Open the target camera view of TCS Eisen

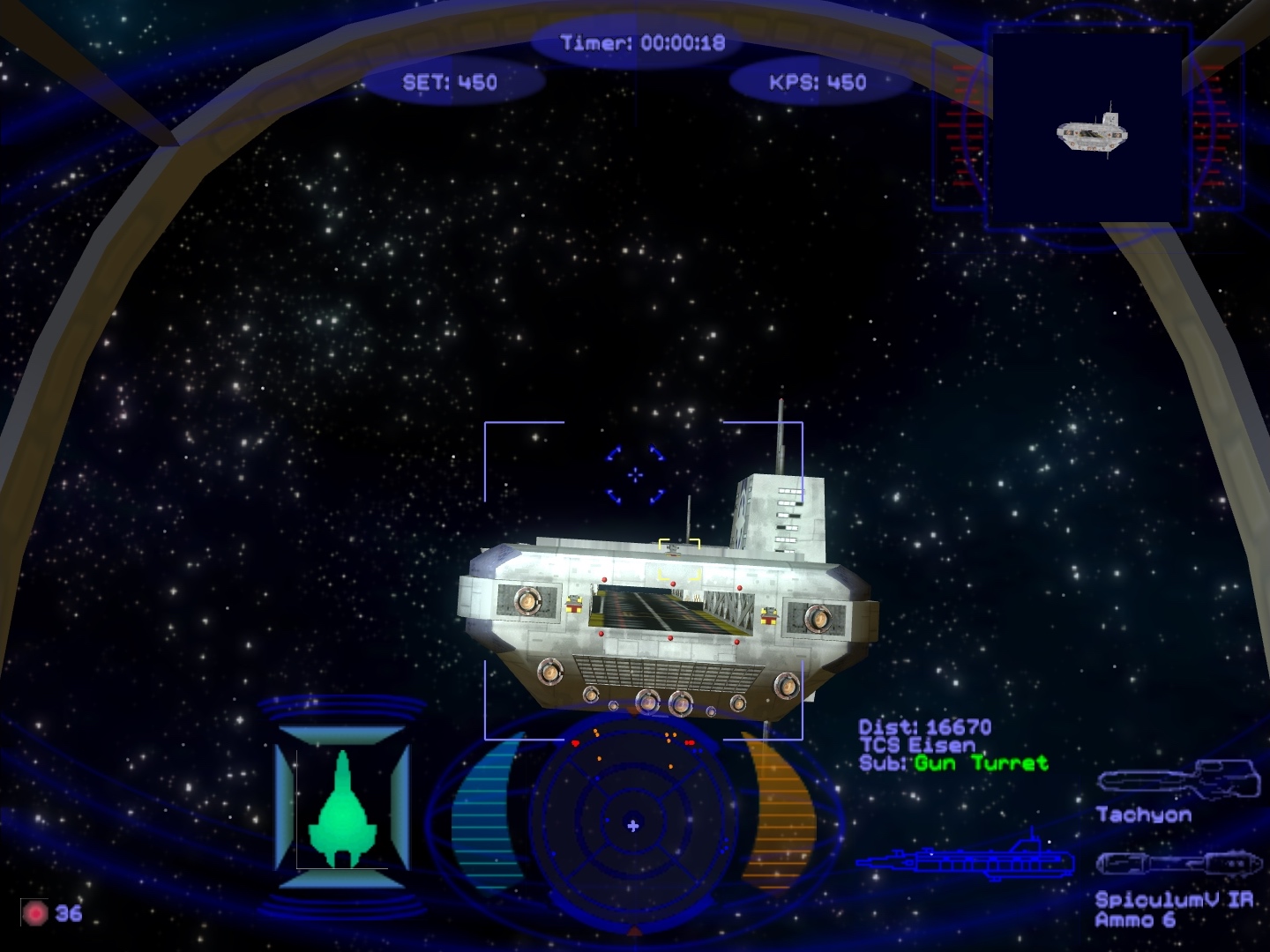pyautogui.click(x=1090, y=130)
